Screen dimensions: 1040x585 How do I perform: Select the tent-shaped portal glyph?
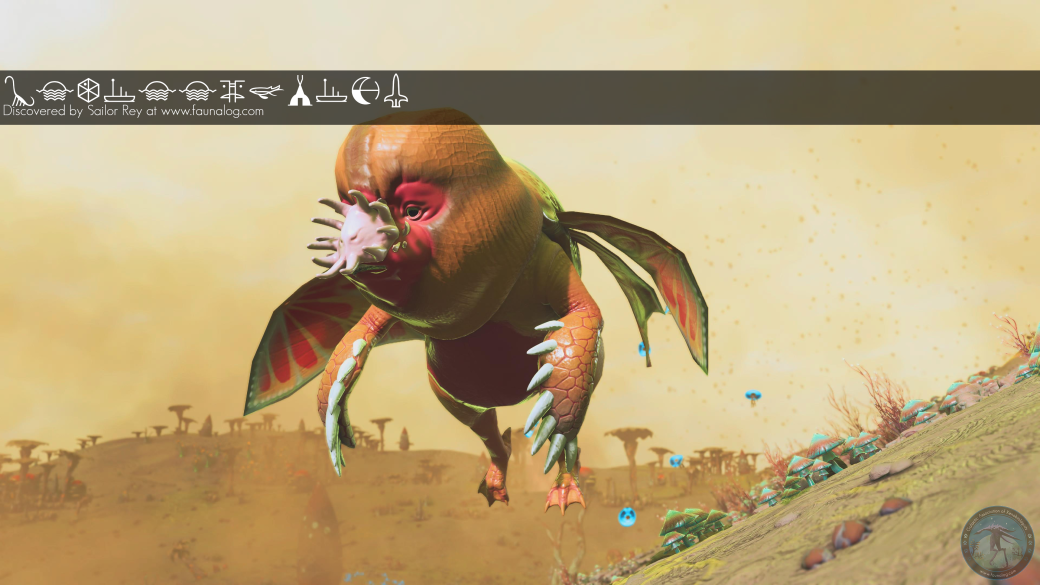coord(299,91)
